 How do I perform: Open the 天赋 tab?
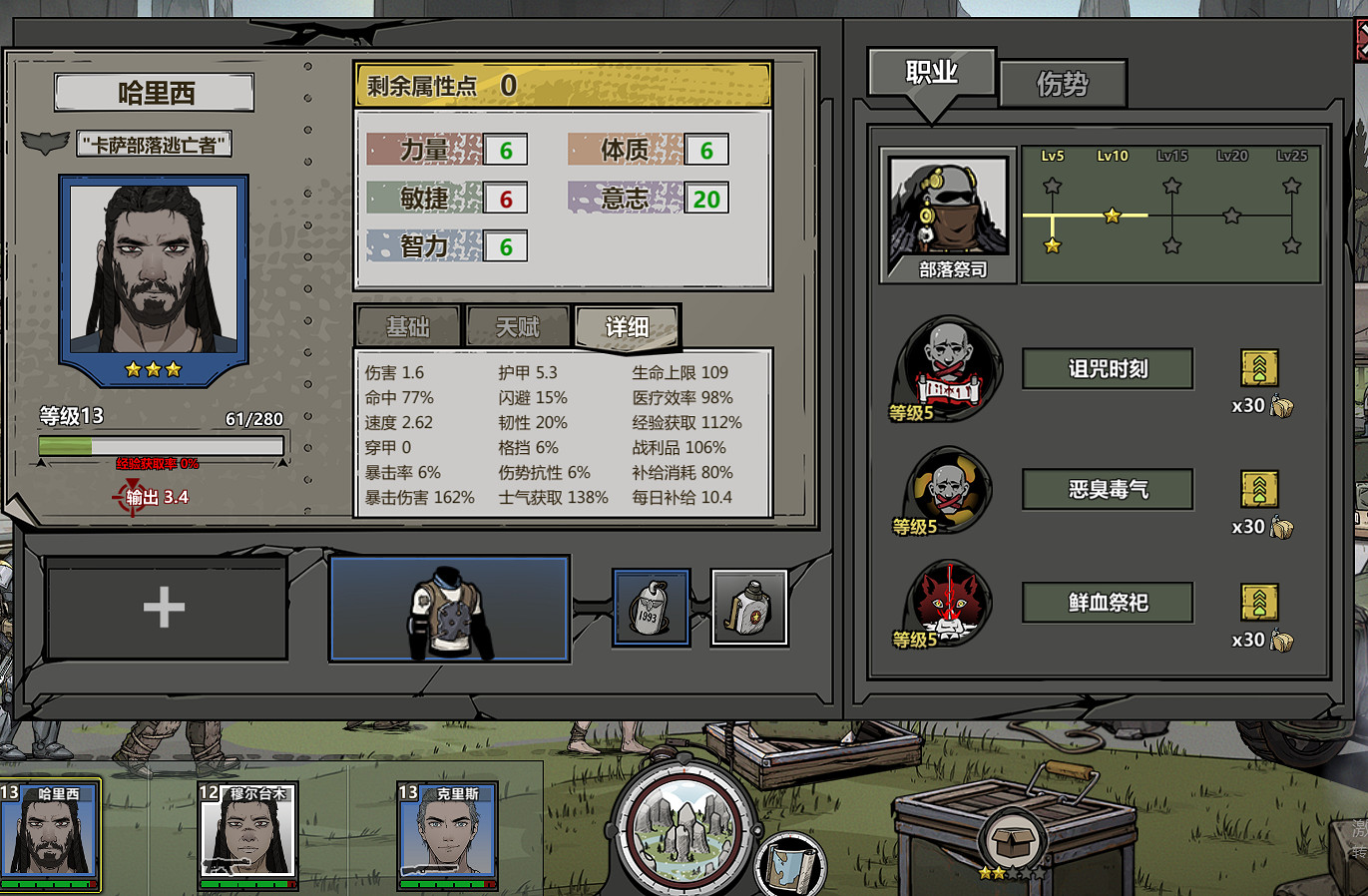coord(518,326)
